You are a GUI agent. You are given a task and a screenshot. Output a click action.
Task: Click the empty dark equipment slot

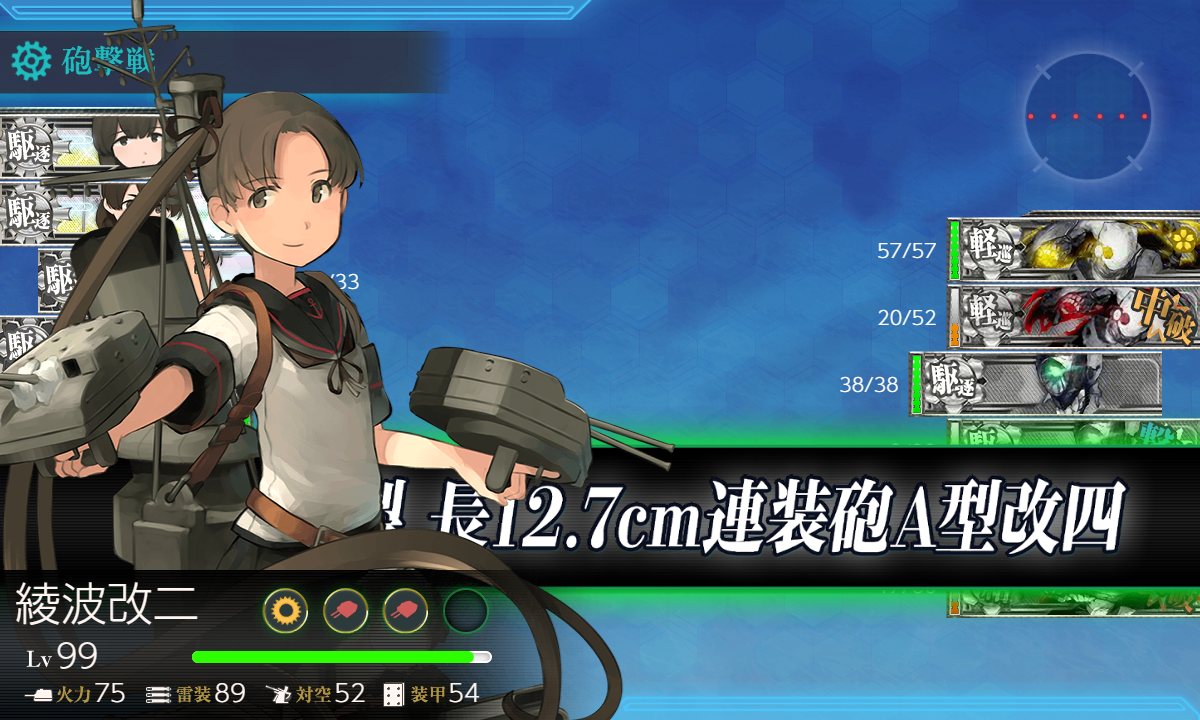click(x=465, y=609)
